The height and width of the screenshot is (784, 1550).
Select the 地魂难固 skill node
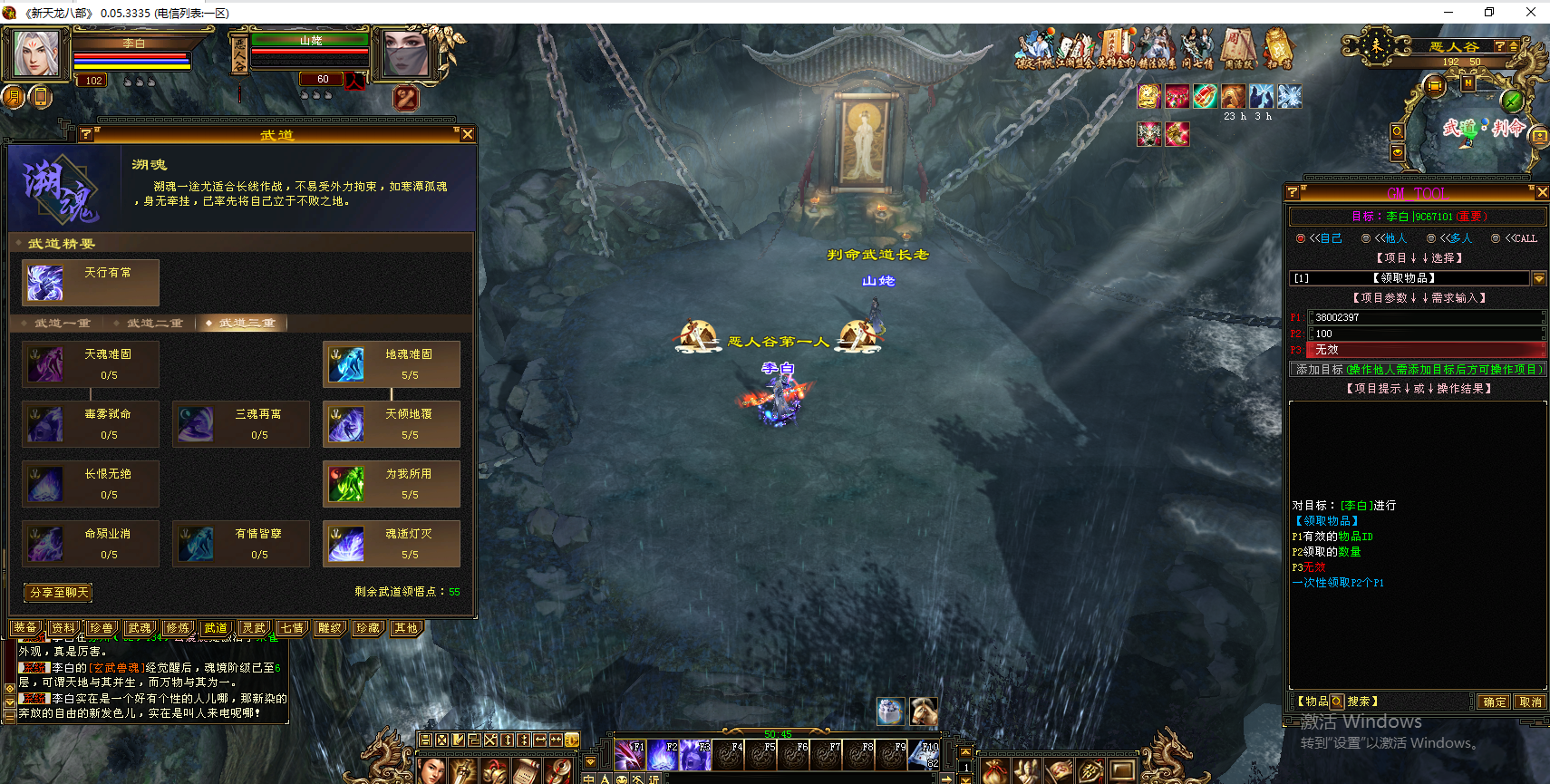pyautogui.click(x=392, y=363)
